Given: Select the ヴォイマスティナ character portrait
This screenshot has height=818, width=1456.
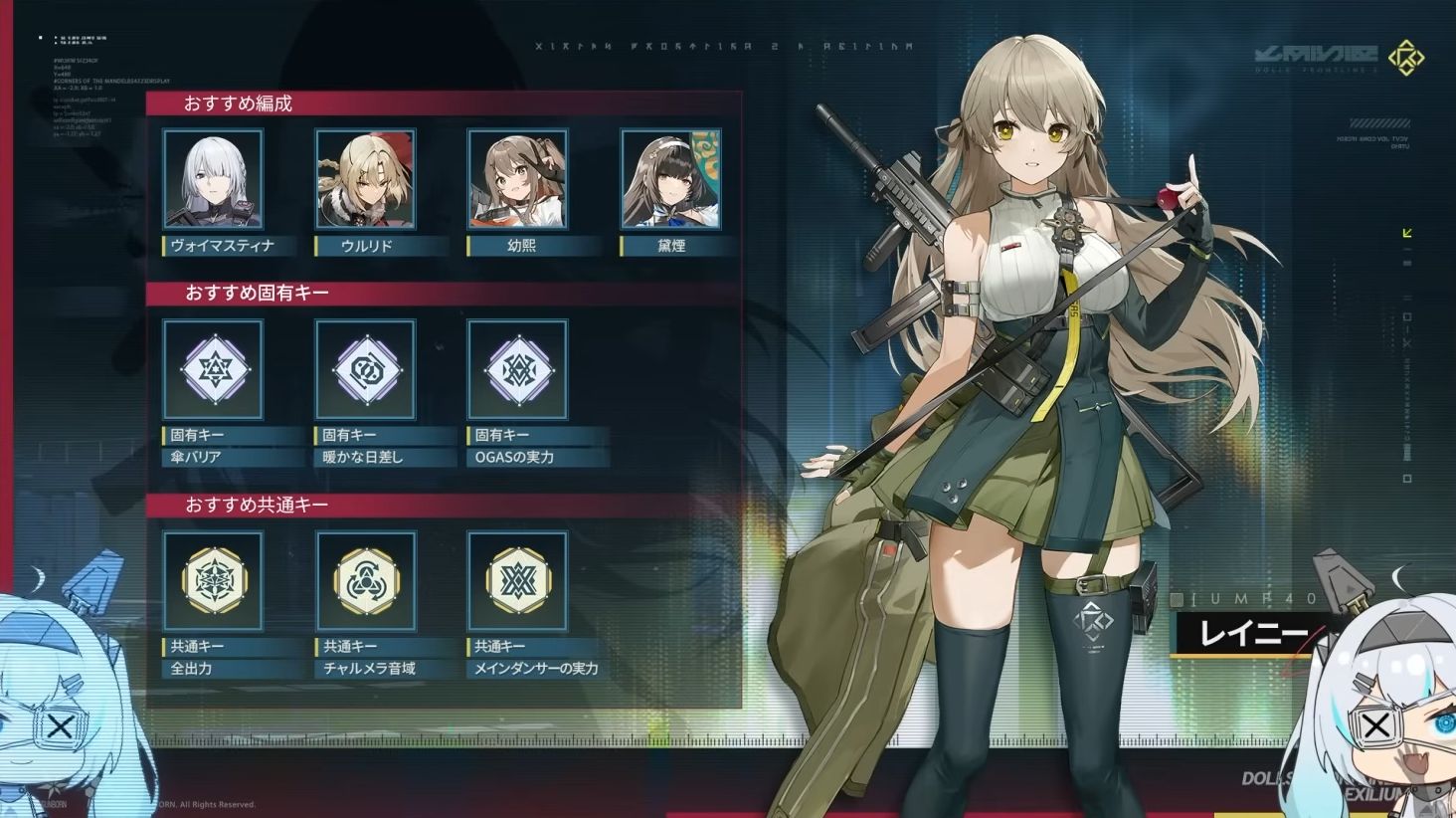Looking at the screenshot, I should (x=213, y=179).
